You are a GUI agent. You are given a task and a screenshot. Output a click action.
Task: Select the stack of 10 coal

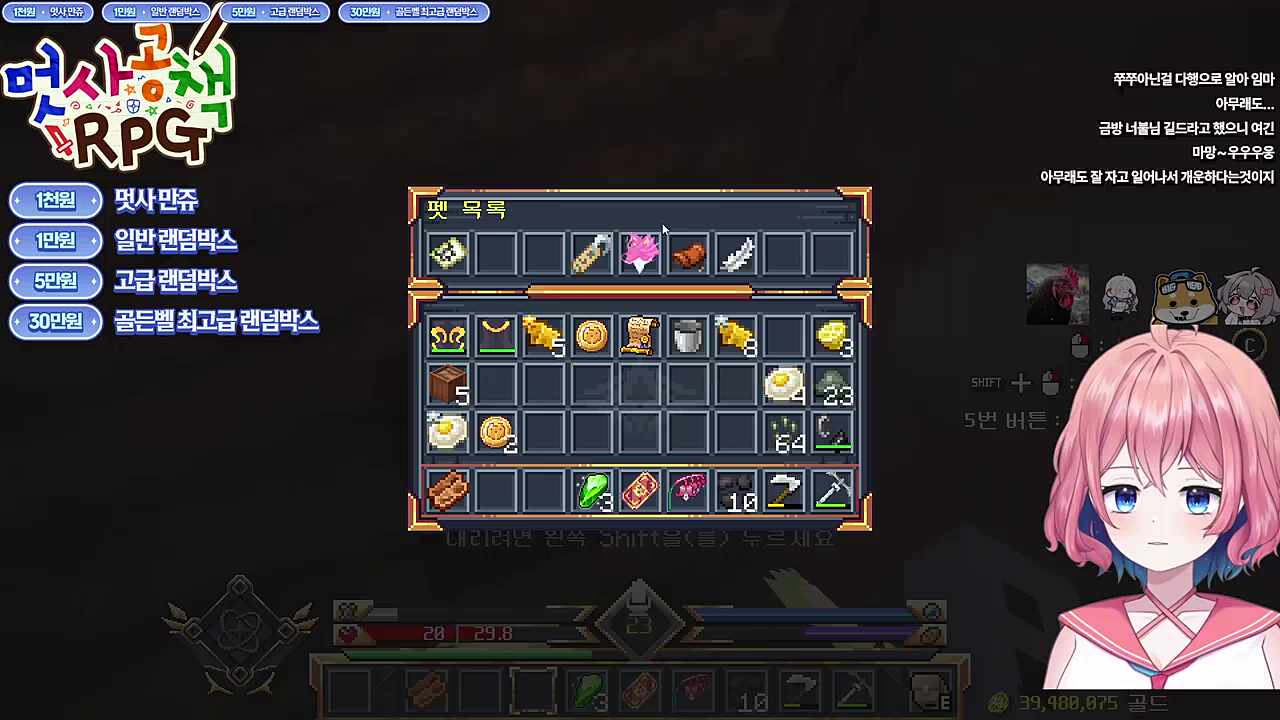click(x=735, y=491)
